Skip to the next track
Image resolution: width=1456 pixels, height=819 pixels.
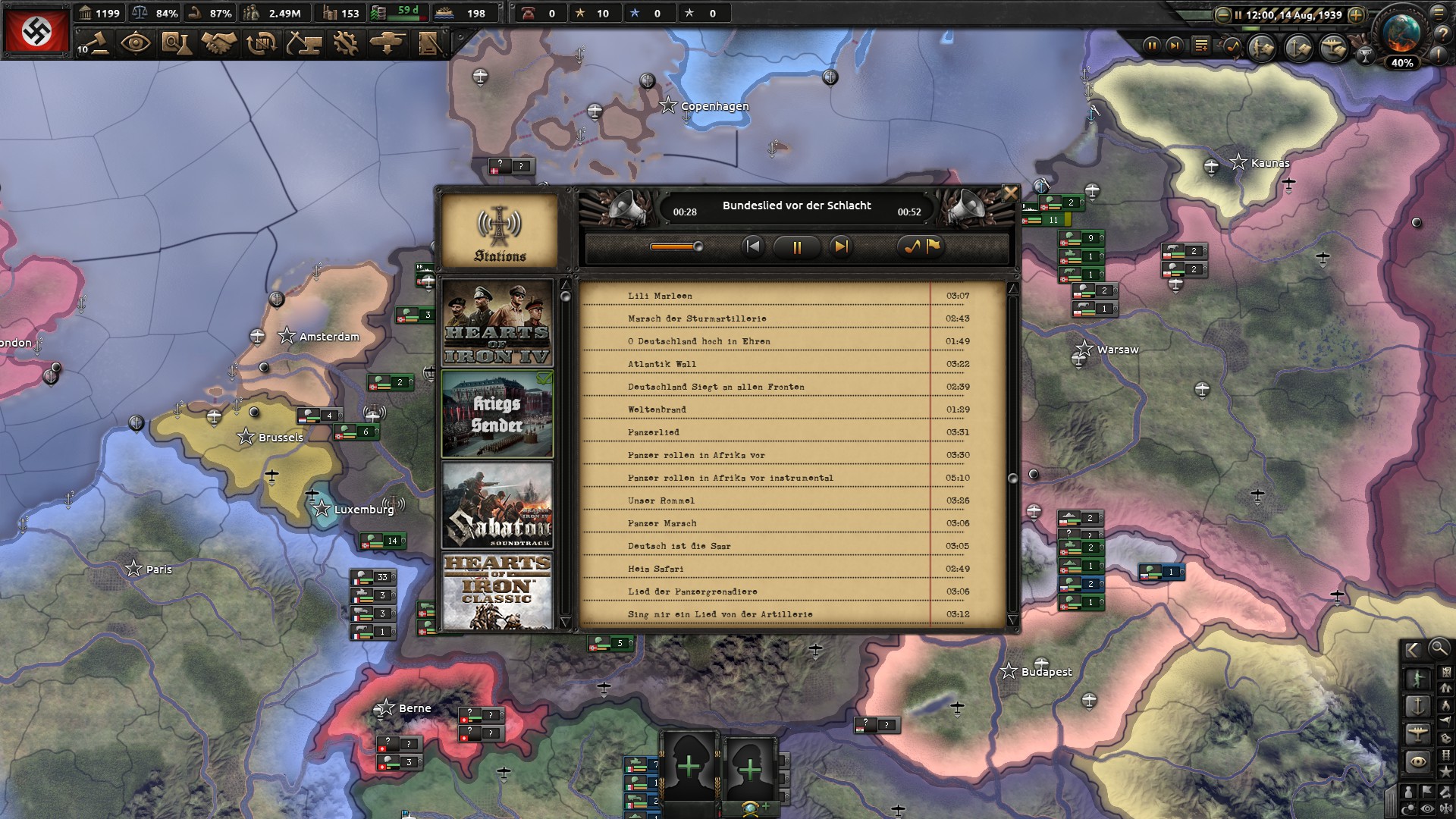[840, 246]
